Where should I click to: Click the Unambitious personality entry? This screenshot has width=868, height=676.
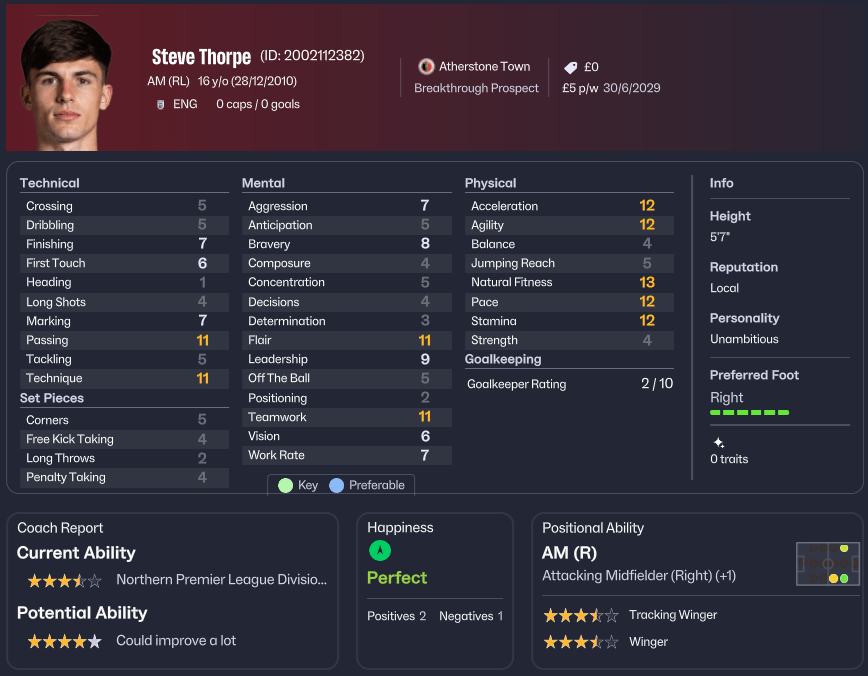point(744,339)
